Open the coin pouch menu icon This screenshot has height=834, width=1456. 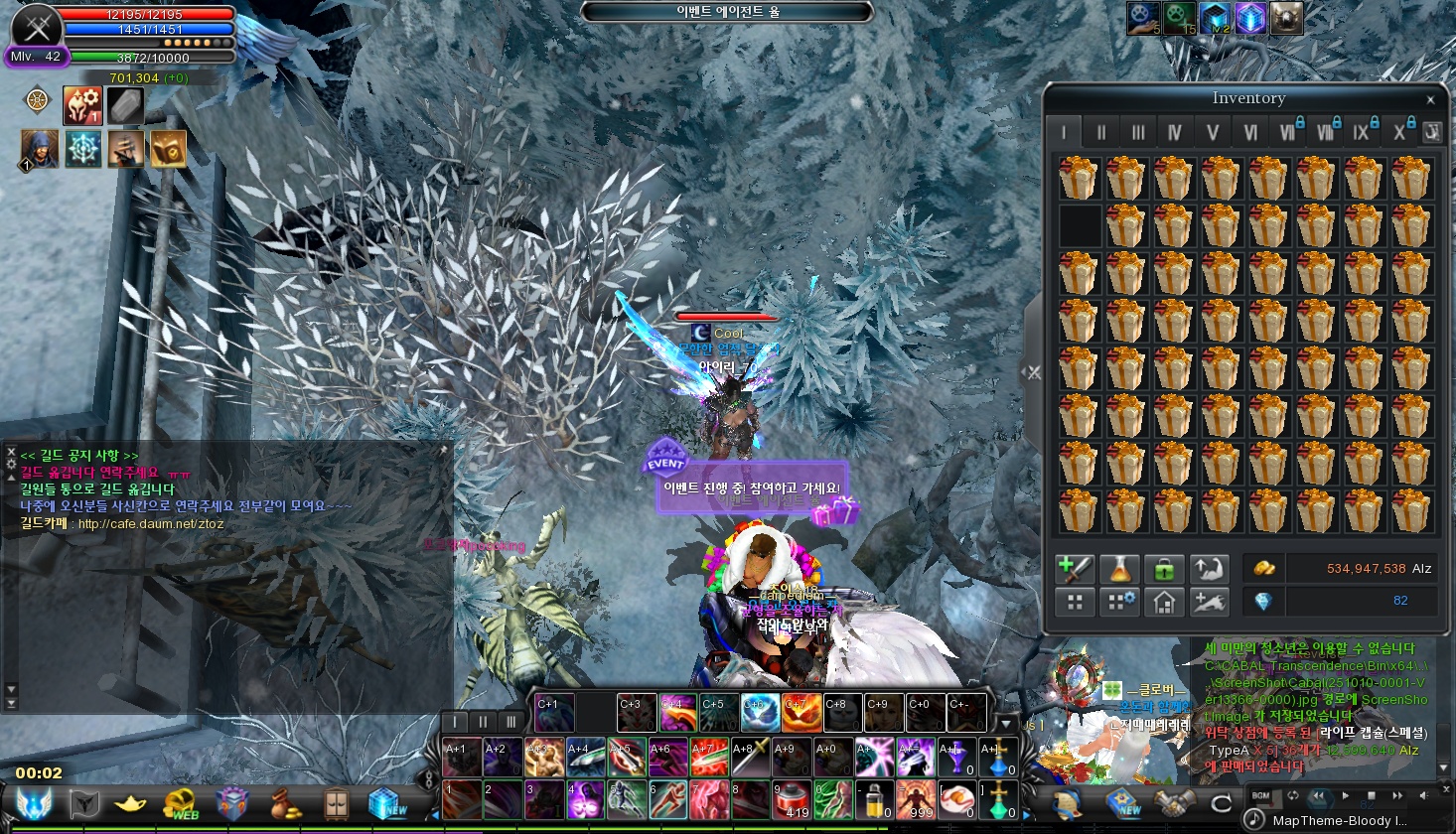coord(284,803)
